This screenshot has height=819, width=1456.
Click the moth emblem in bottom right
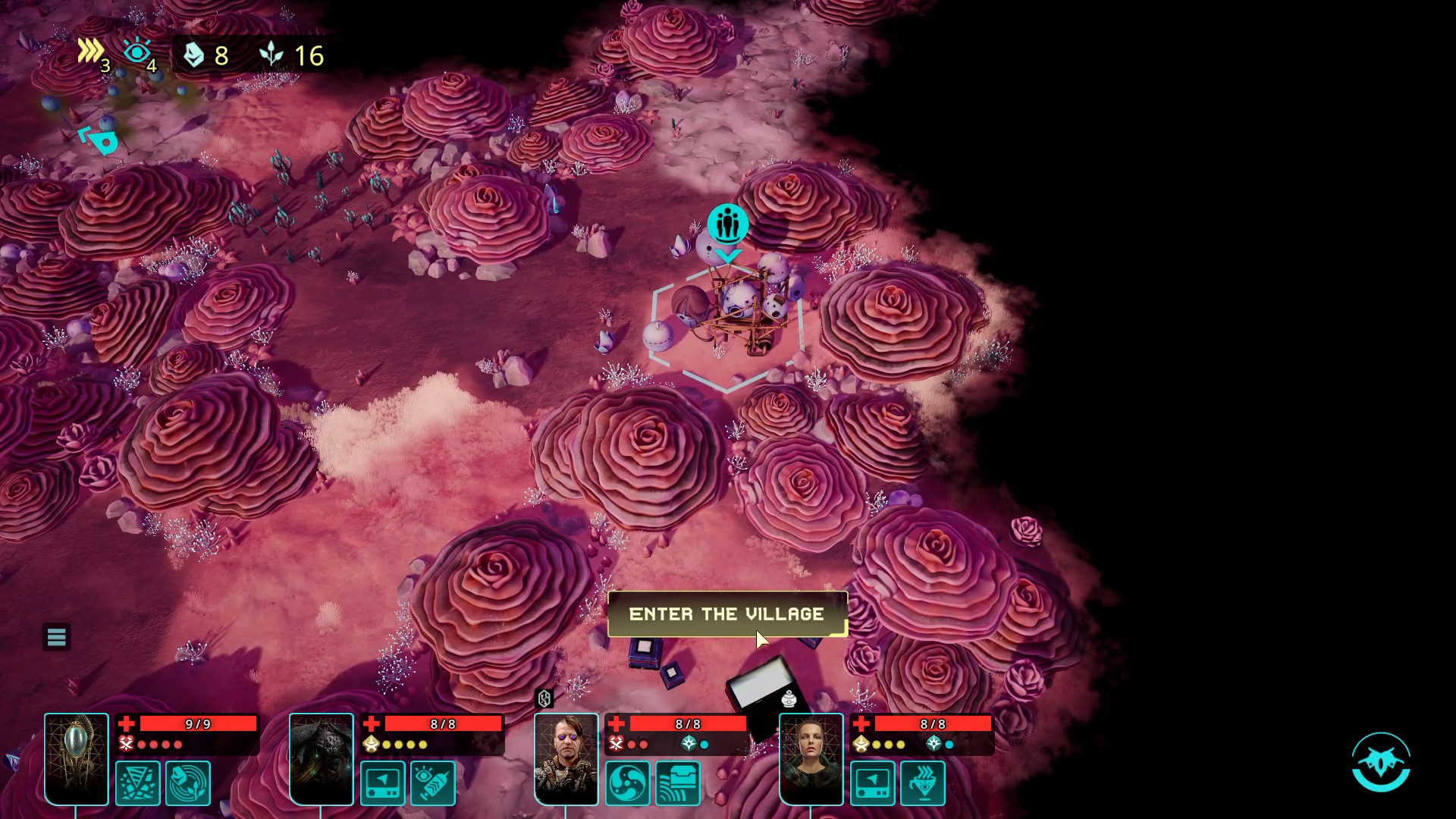point(1382,764)
